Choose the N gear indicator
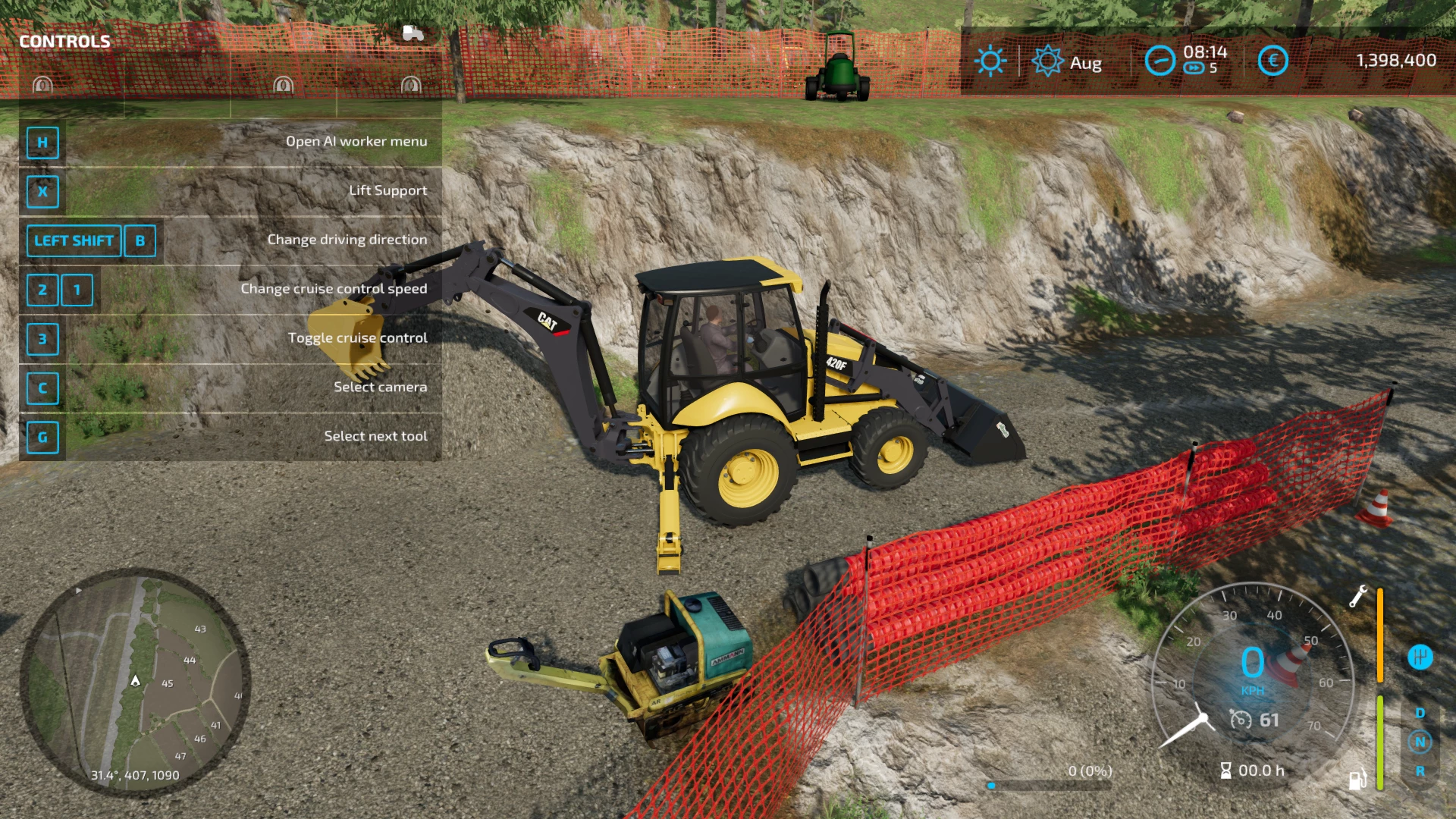Screen dimensions: 1456x819 click(x=1420, y=742)
